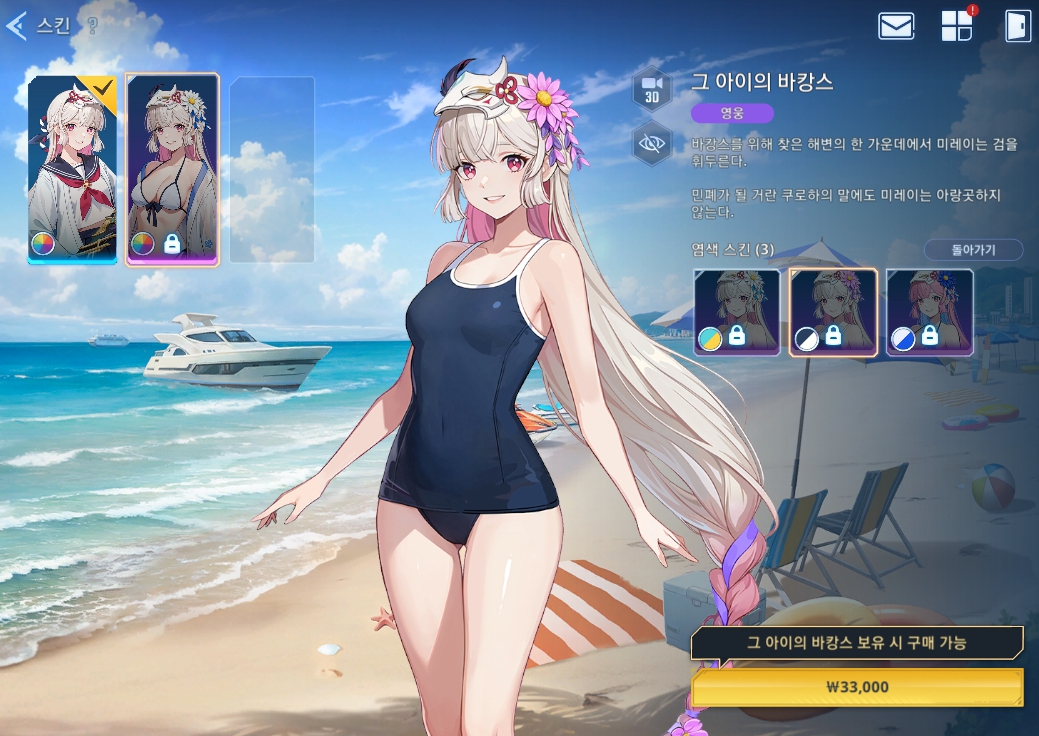
Task: Go back using the arrow beside 스킨
Action: [16, 26]
